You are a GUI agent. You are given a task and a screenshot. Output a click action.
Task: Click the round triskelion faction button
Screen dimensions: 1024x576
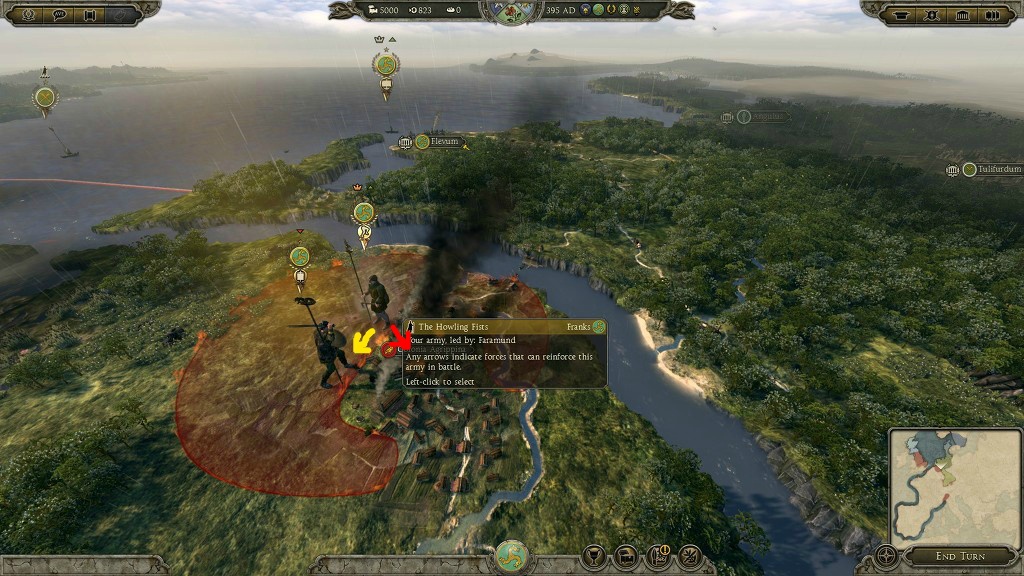point(512,557)
